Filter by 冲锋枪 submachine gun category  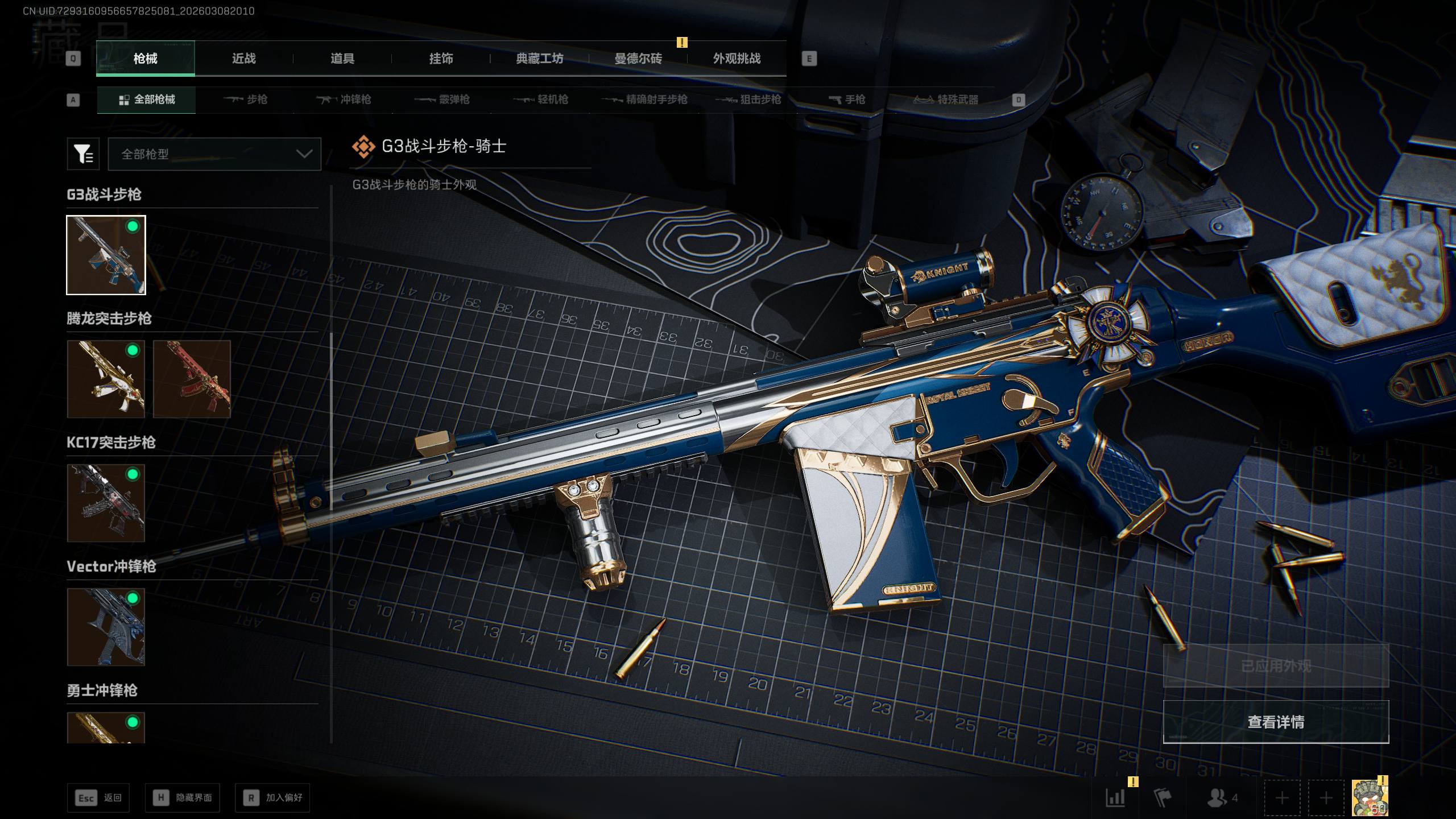[344, 100]
